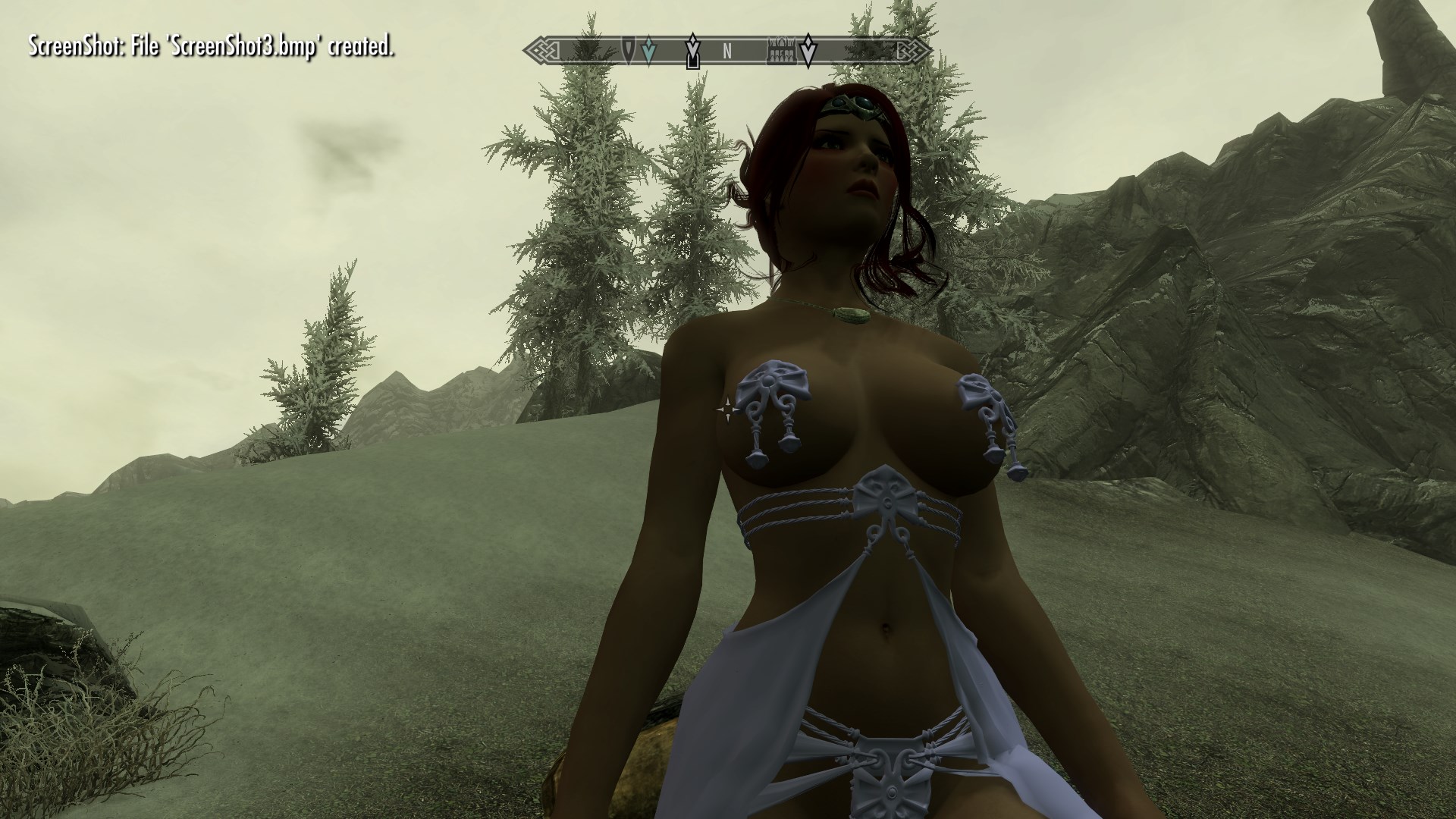Screen dimensions: 1456x819
Task: Click the castle marker on the compass
Action: coord(780,52)
